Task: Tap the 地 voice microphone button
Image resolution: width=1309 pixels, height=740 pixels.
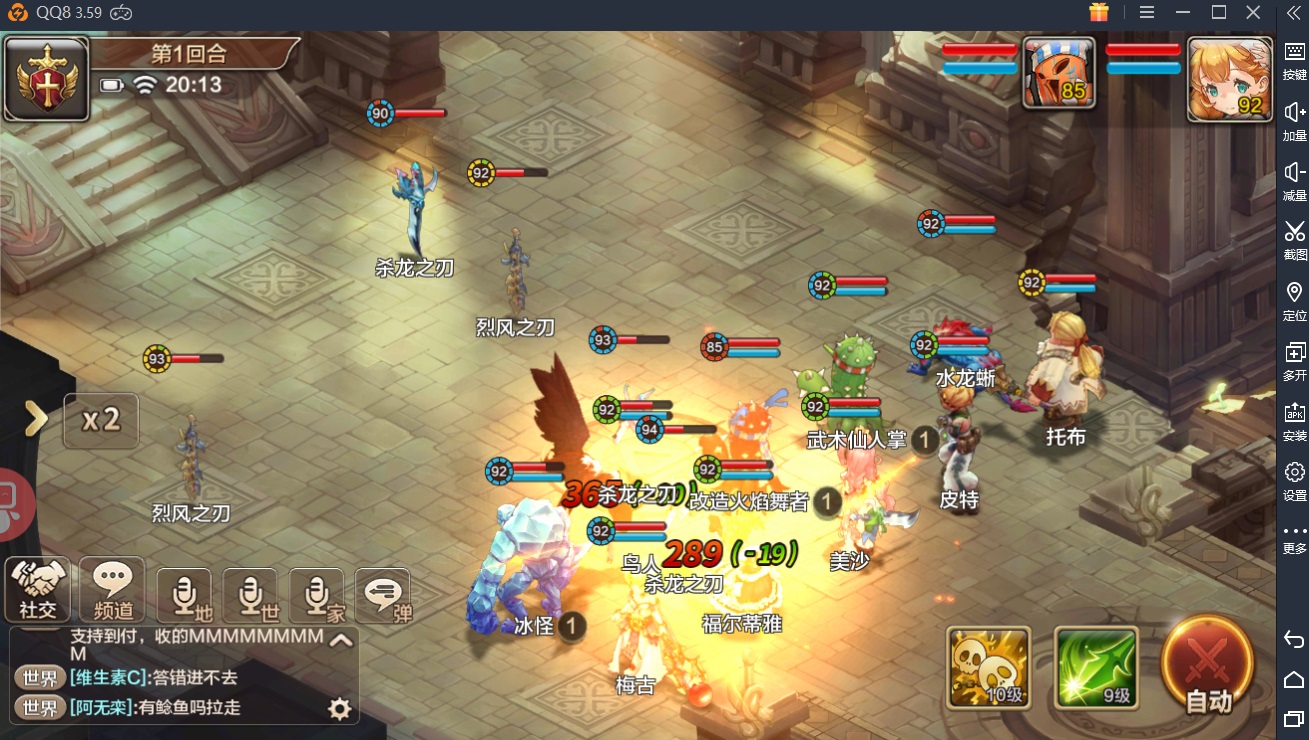Action: click(184, 596)
